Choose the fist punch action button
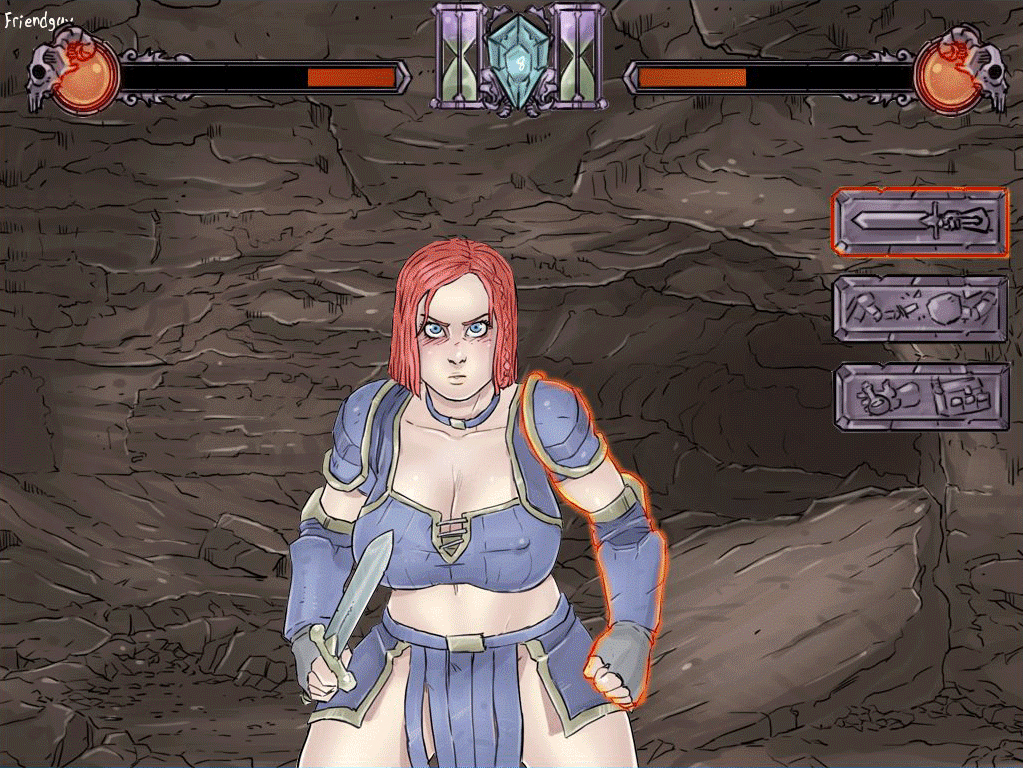Screen dimensions: 1023x768 921,309
